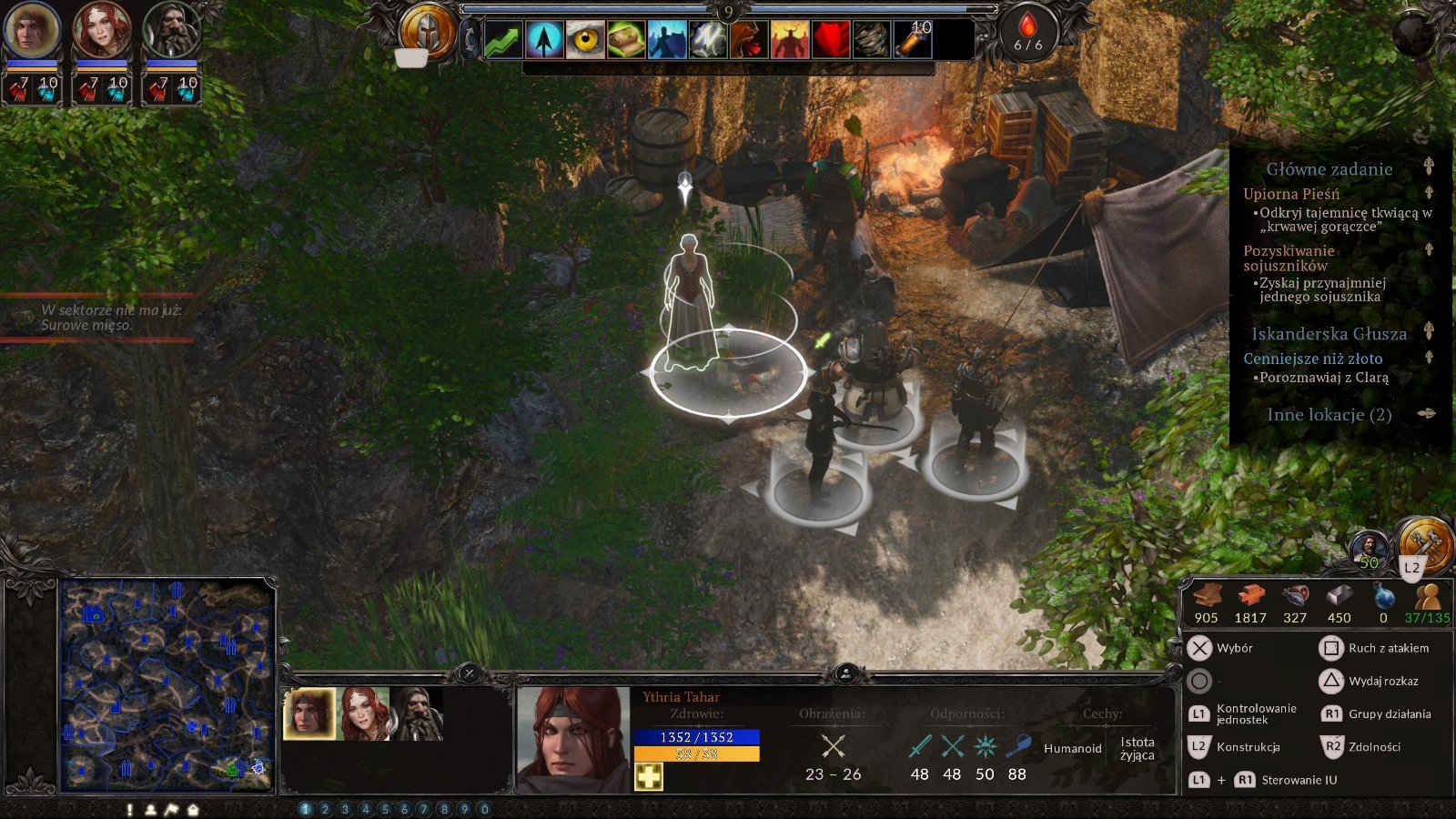
Task: Cast the whirlwind tornado ability
Action: pos(871,40)
